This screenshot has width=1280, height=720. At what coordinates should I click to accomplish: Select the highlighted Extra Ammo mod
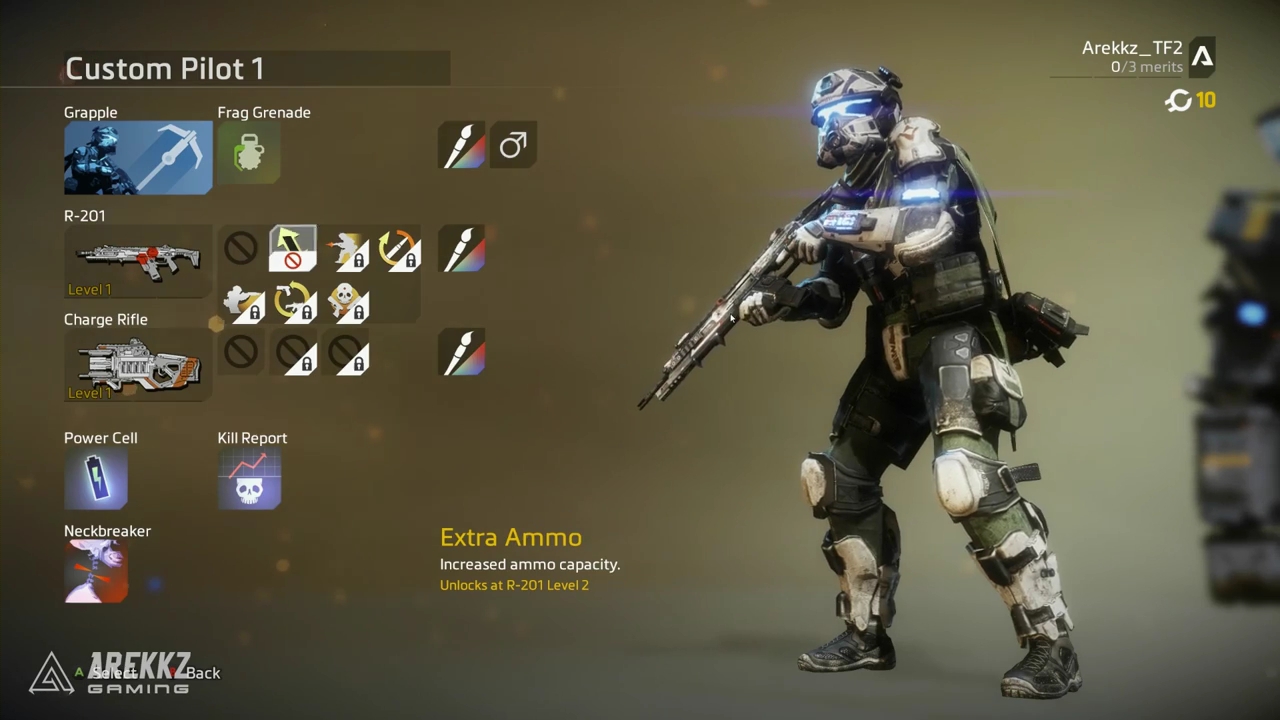[293, 249]
